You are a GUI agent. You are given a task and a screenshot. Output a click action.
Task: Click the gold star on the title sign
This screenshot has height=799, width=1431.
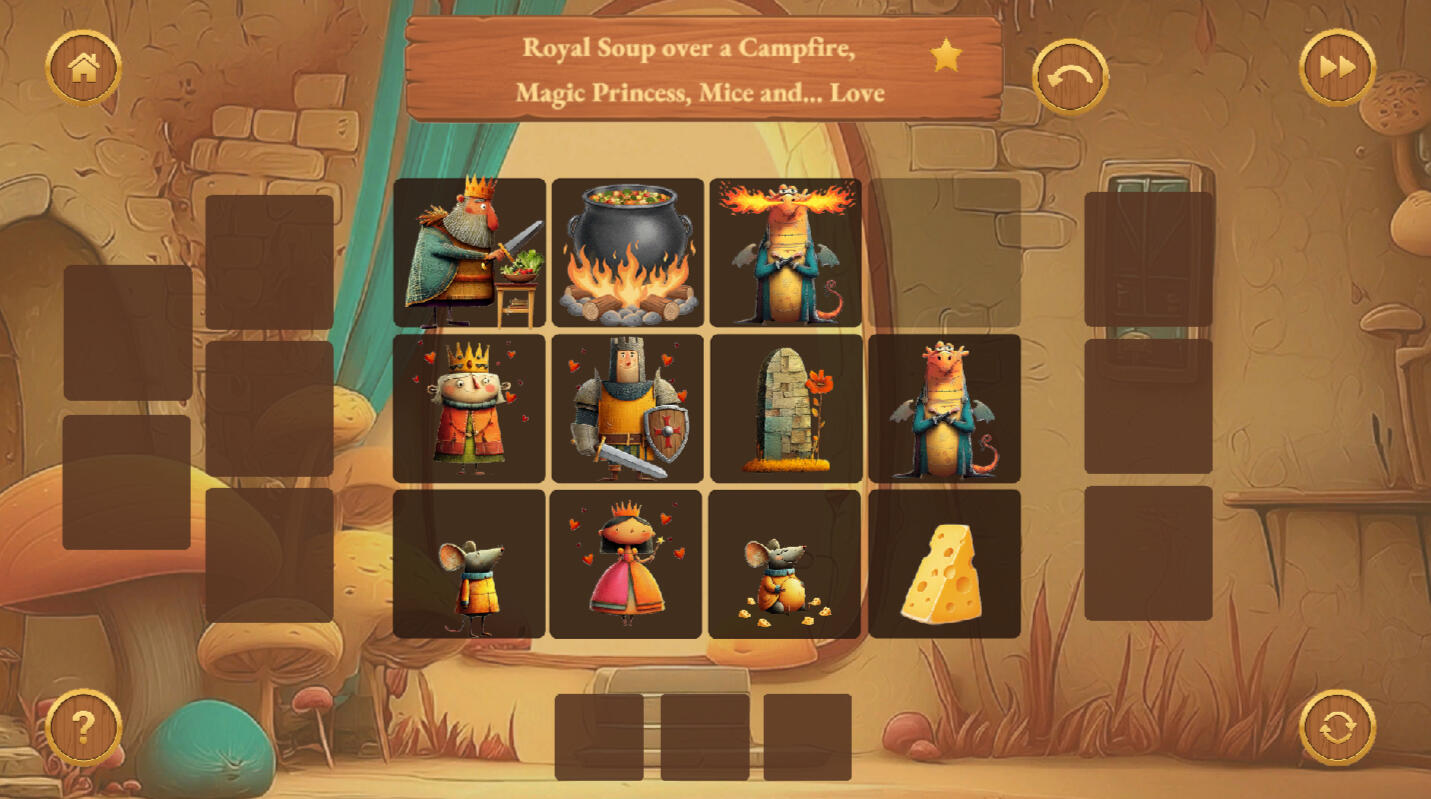pos(946,56)
